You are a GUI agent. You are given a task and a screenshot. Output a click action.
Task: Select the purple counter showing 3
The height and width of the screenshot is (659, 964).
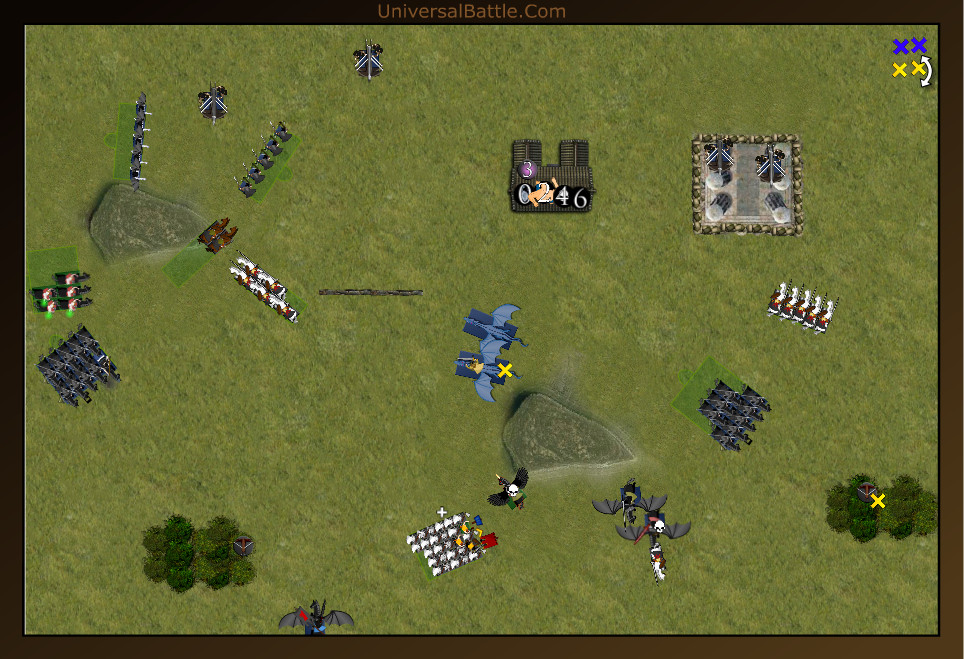click(528, 170)
